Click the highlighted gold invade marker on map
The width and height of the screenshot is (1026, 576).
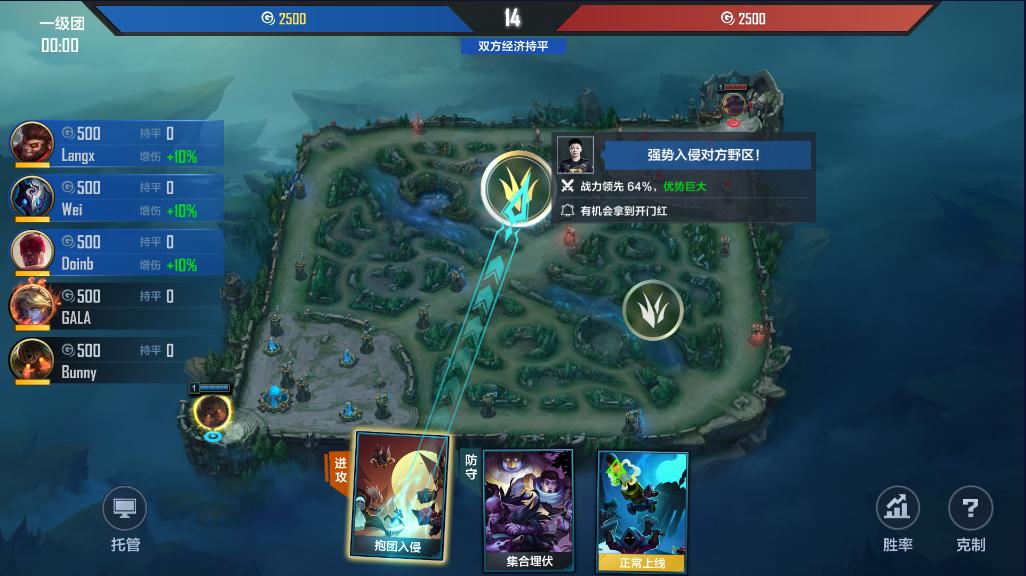516,187
